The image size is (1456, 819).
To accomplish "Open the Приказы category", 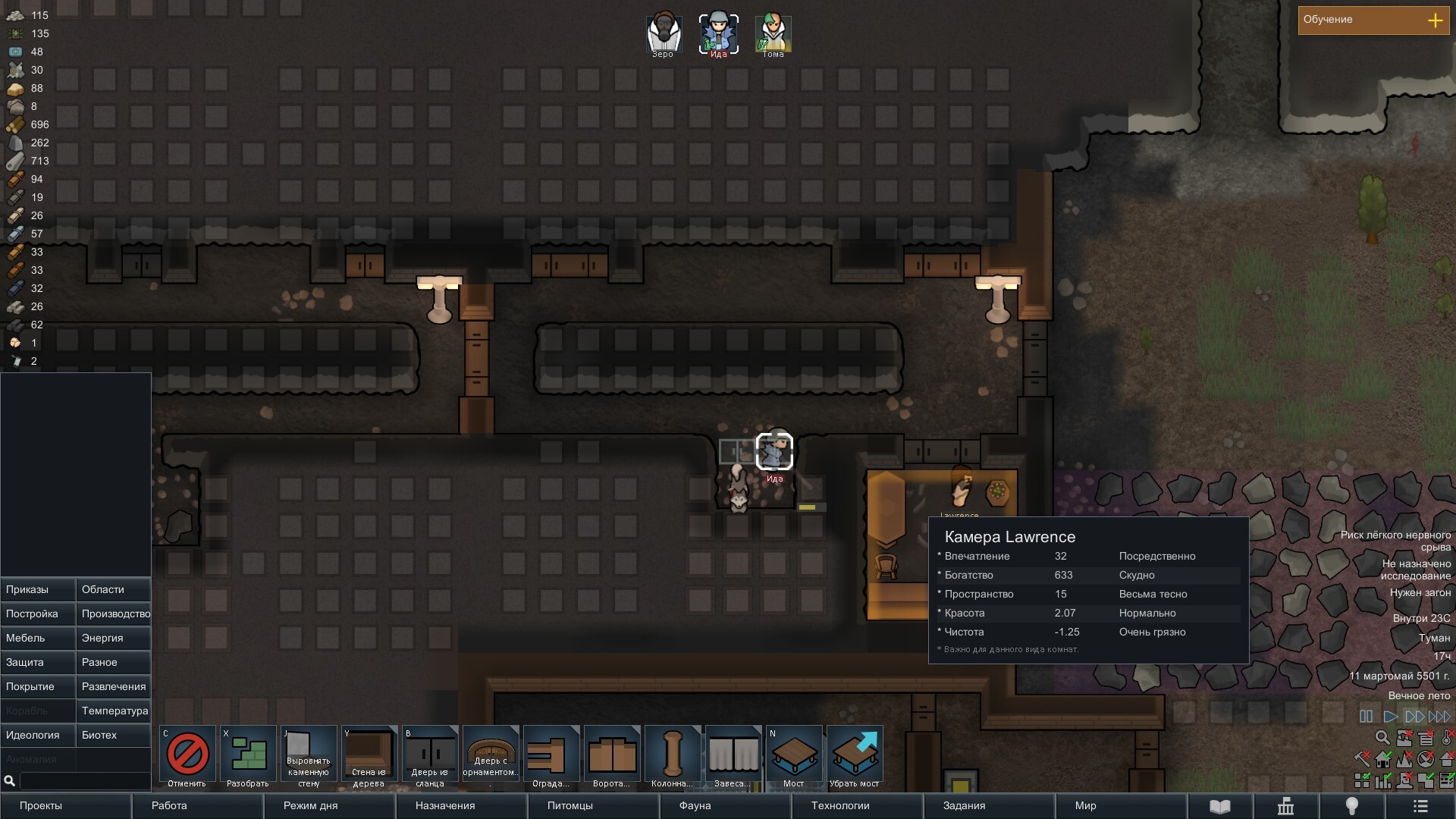I will 38,589.
